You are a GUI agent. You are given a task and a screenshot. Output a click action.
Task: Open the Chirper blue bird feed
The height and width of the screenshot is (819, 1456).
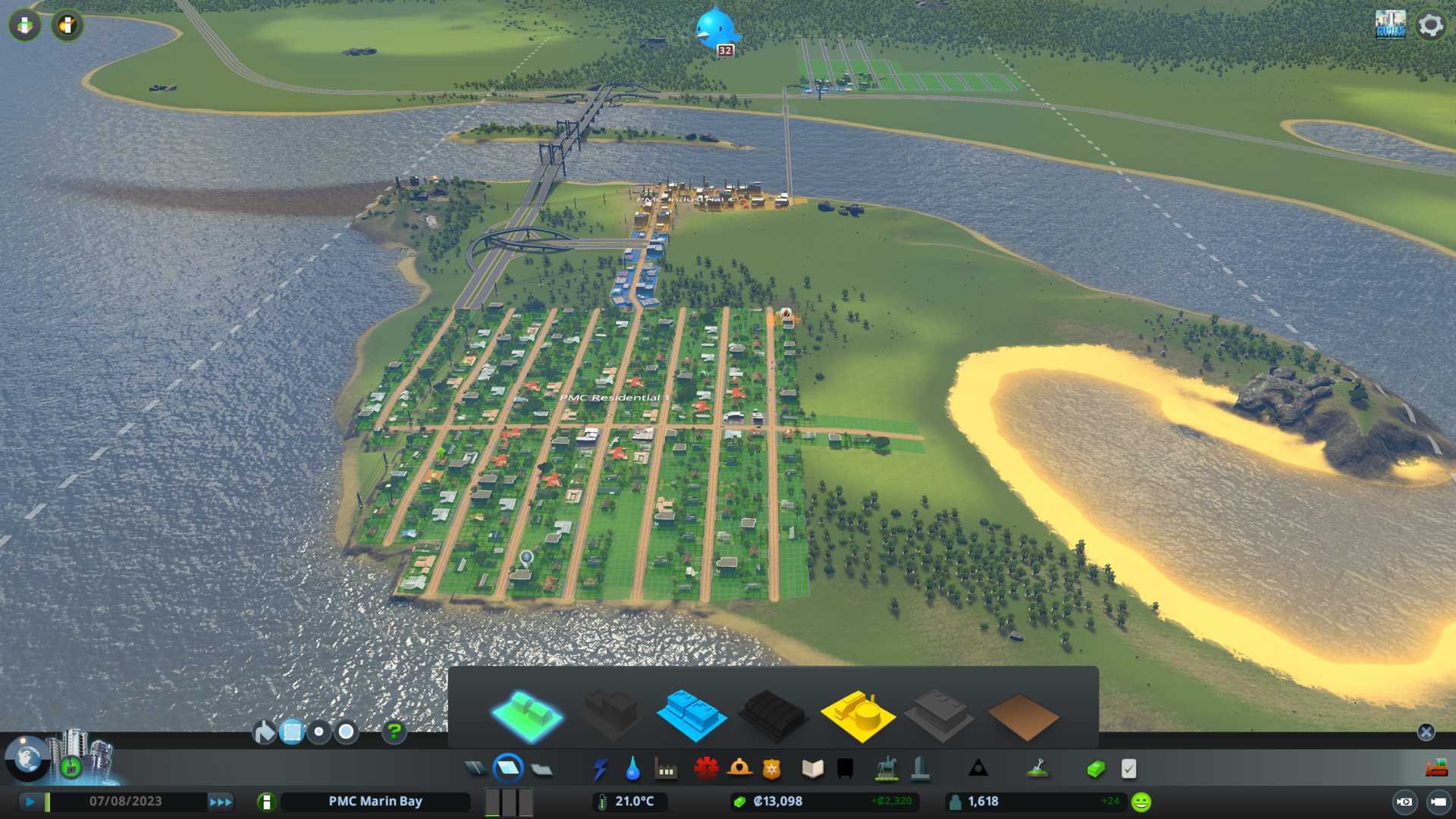(x=715, y=29)
